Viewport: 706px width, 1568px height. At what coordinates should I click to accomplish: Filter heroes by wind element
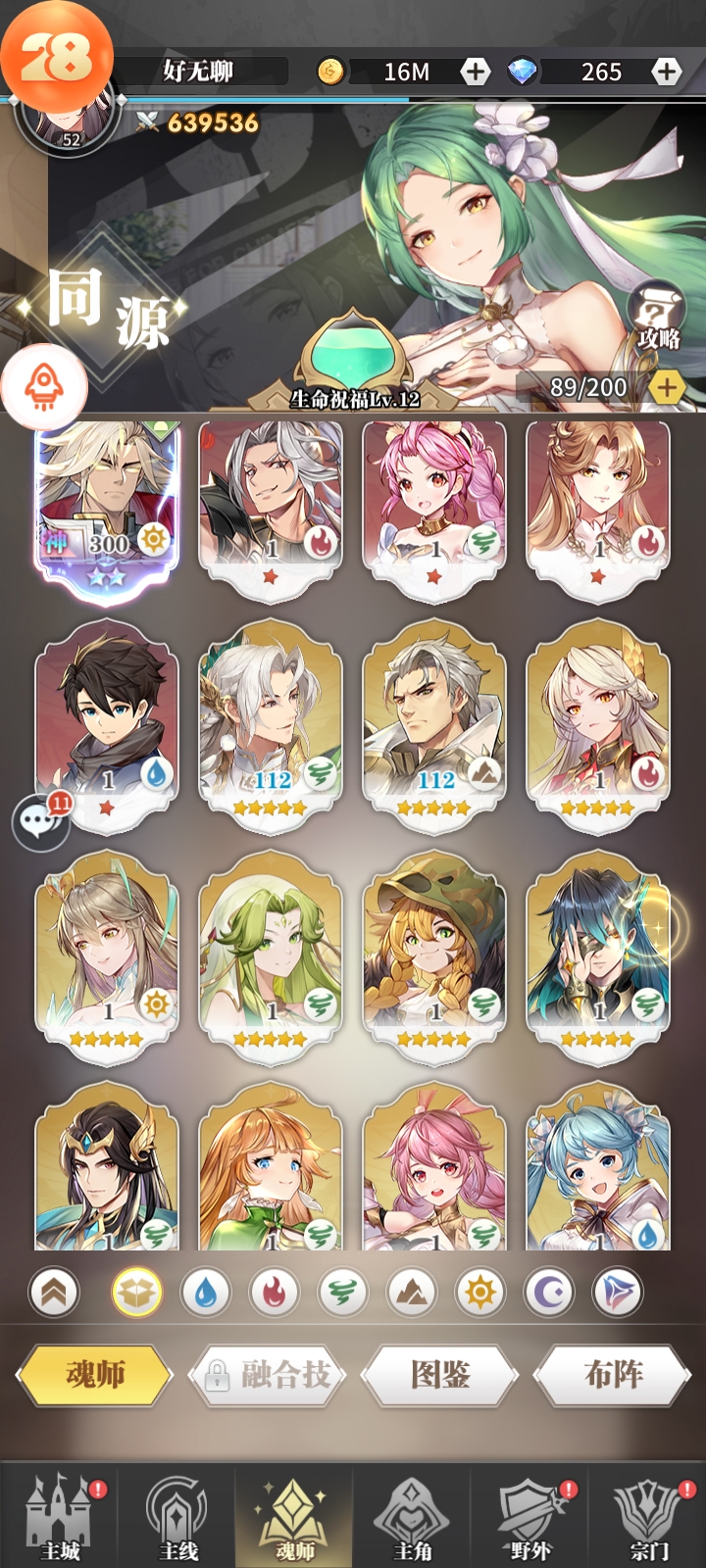pos(342,1294)
